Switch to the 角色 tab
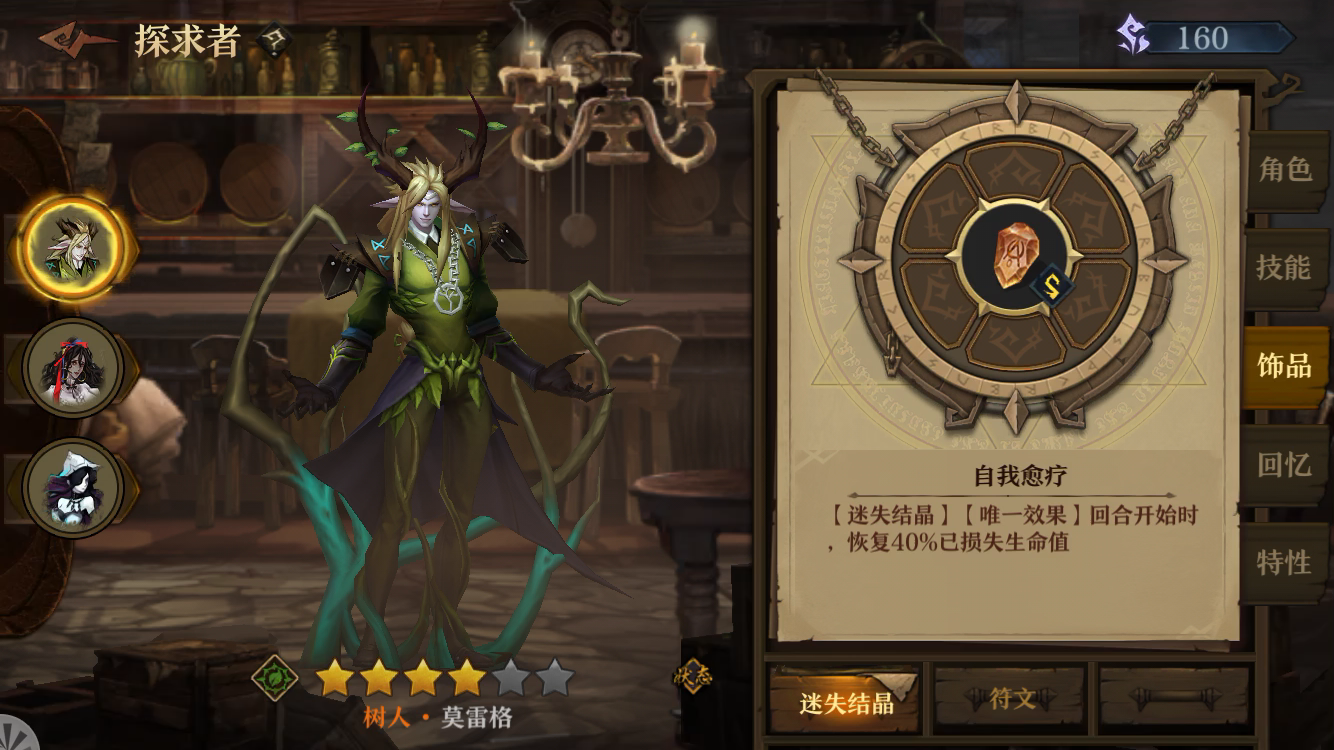This screenshot has width=1334, height=750. (x=1286, y=173)
